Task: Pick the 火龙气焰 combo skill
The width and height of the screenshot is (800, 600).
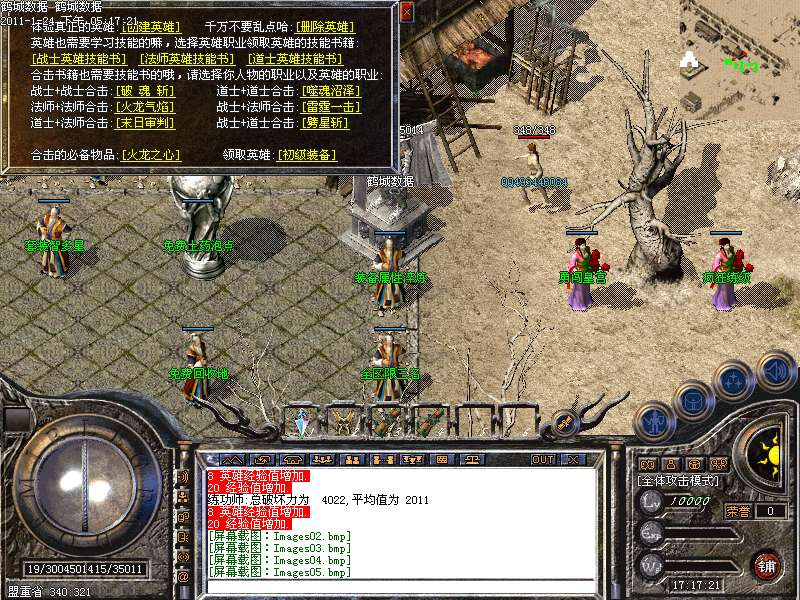Action: [x=145, y=107]
